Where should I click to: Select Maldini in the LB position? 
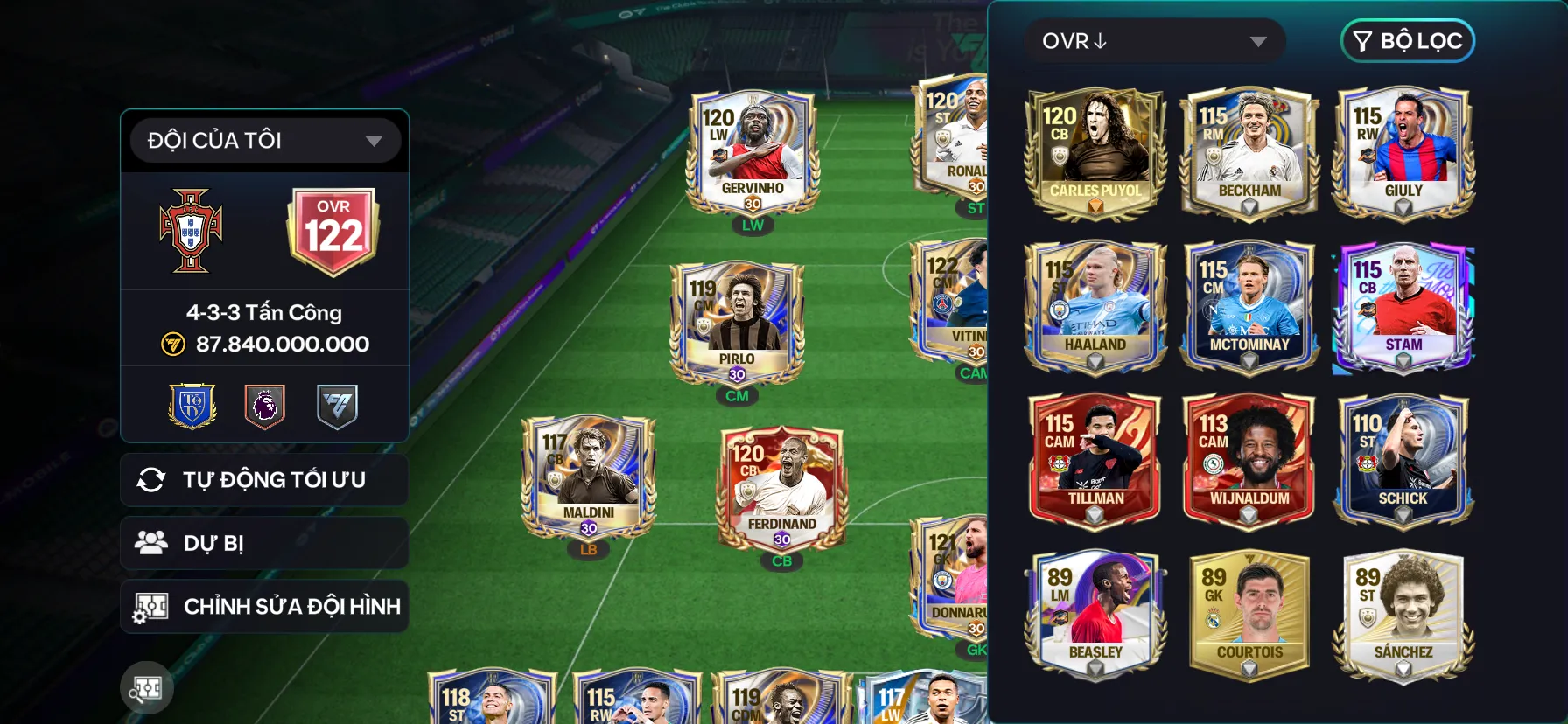tap(588, 477)
